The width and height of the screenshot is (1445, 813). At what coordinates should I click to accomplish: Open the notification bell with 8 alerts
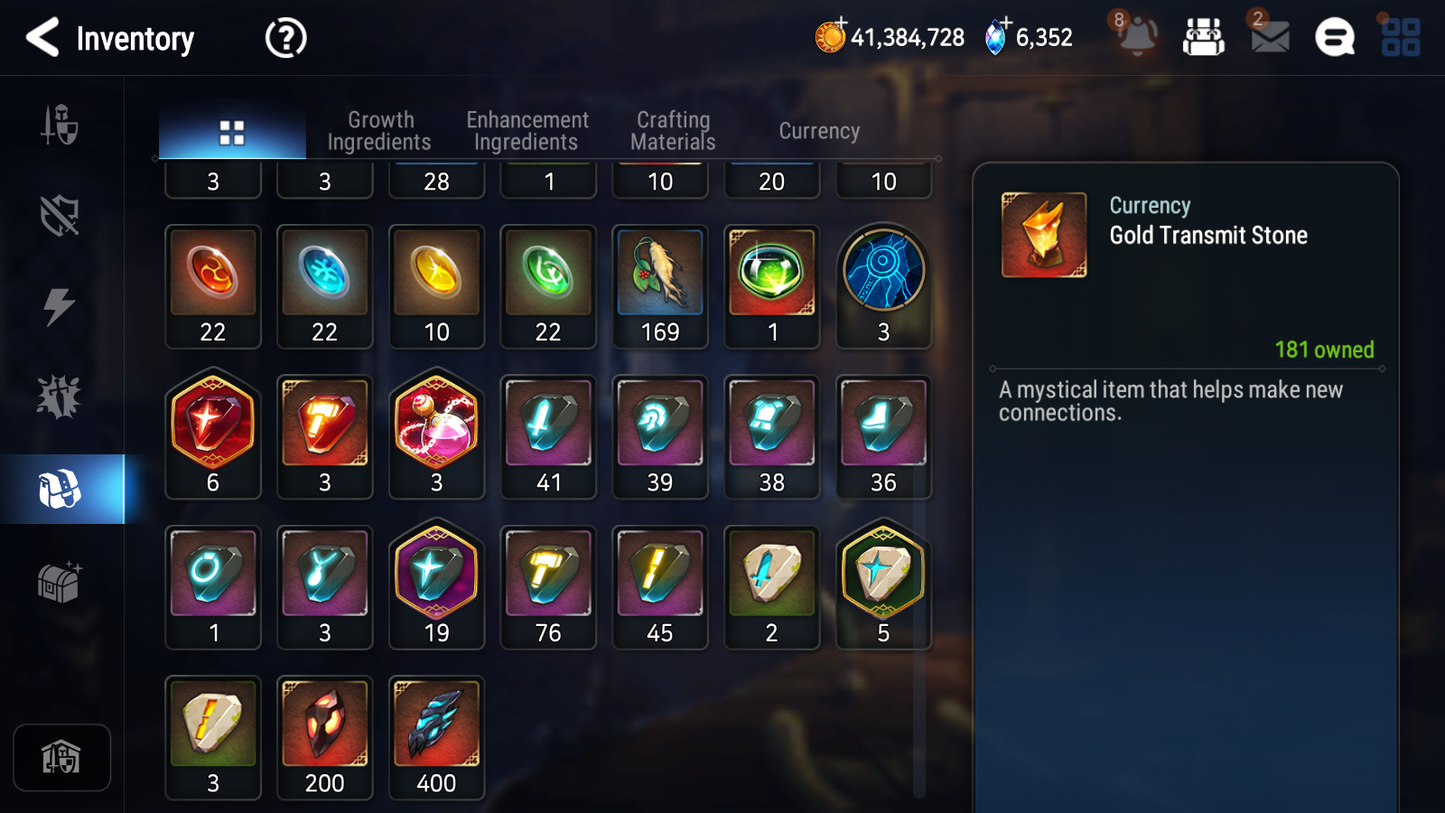(1137, 37)
